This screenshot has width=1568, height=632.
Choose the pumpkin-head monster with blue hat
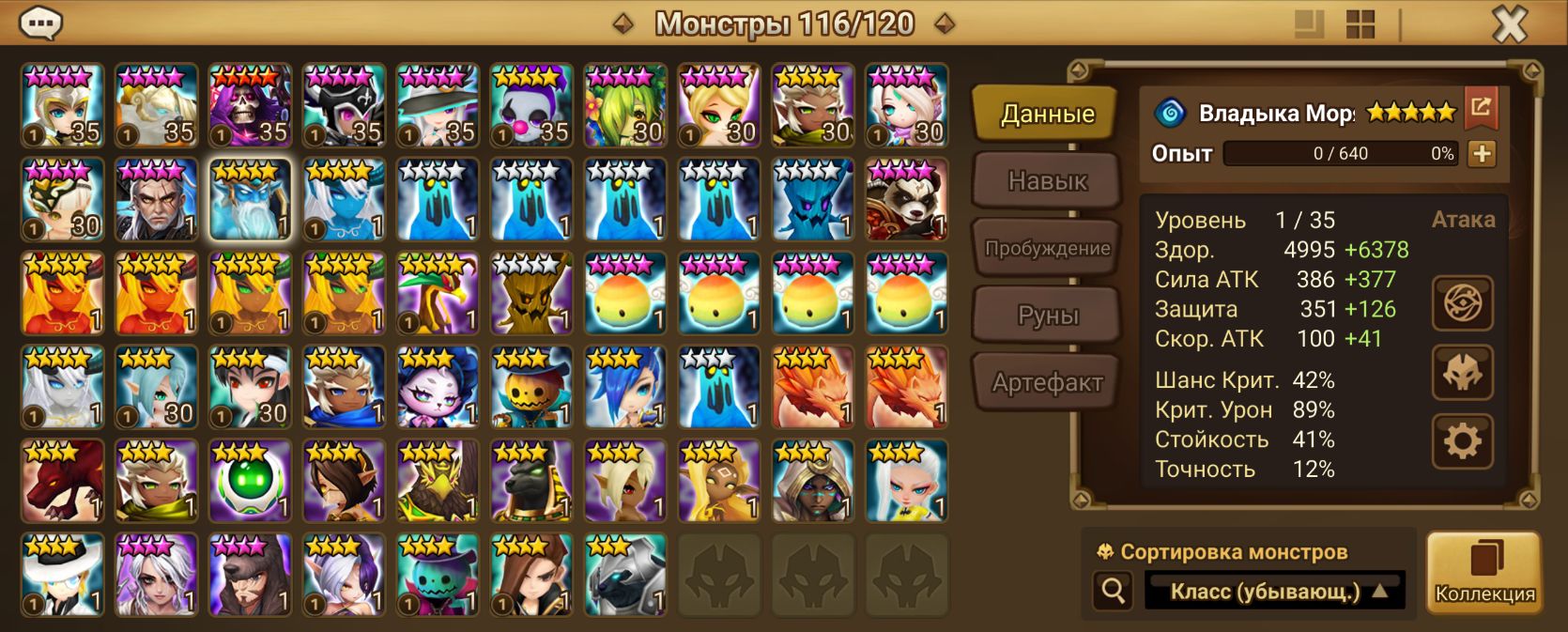pos(531,387)
